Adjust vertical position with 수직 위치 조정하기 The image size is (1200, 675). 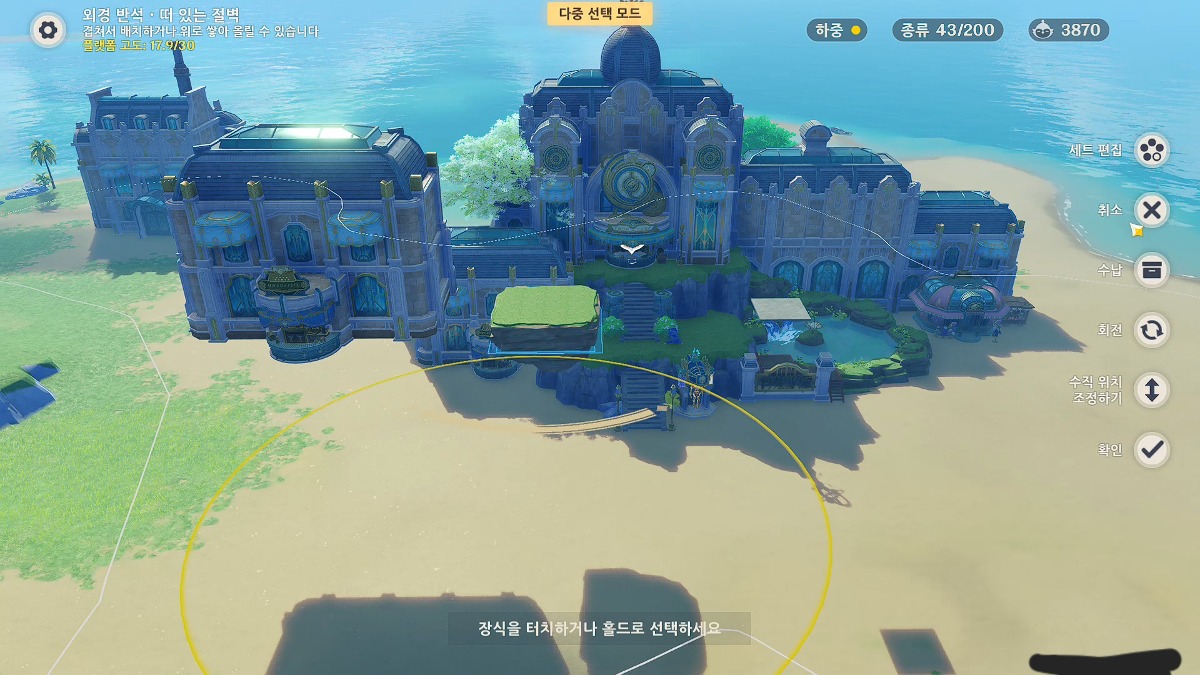(x=1152, y=390)
